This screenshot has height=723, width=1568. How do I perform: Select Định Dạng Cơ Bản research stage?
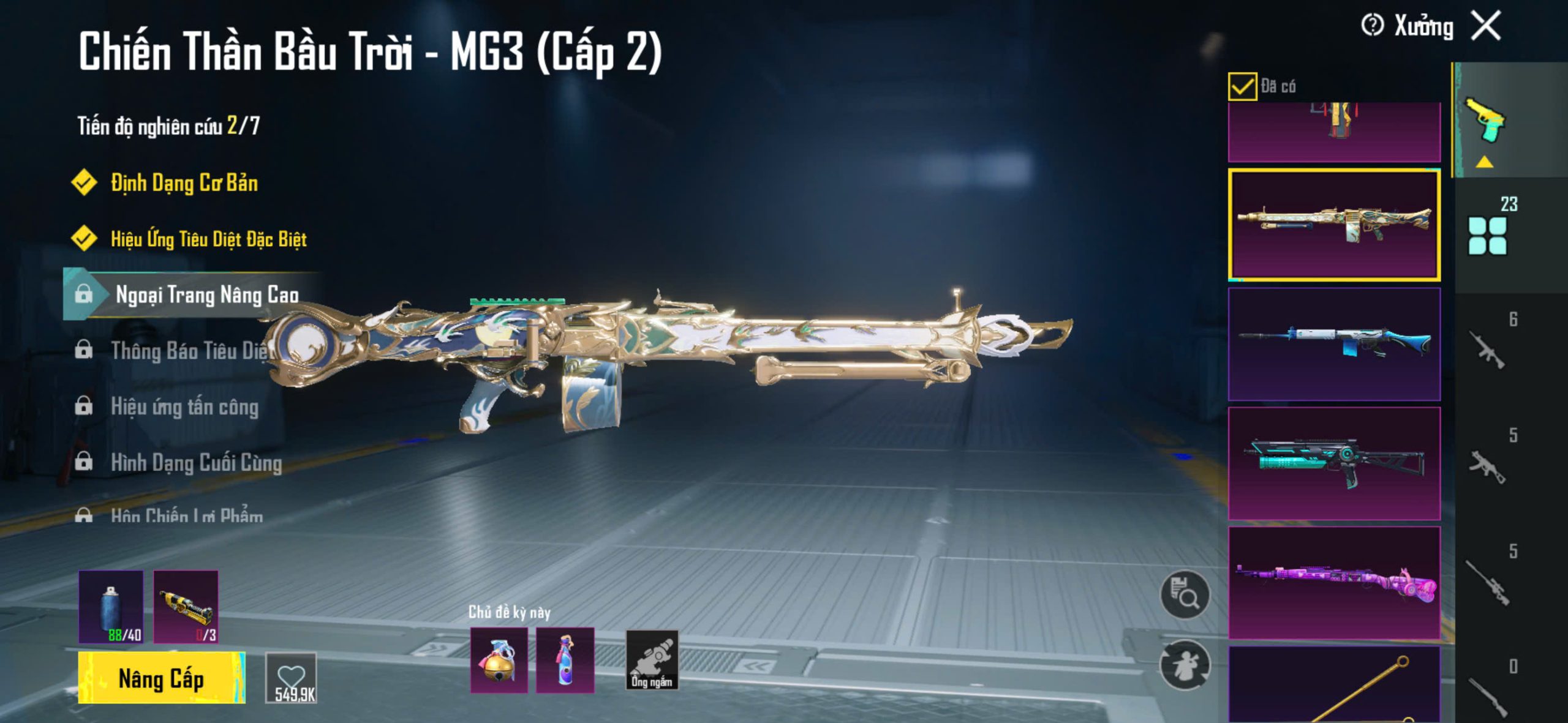tap(184, 183)
